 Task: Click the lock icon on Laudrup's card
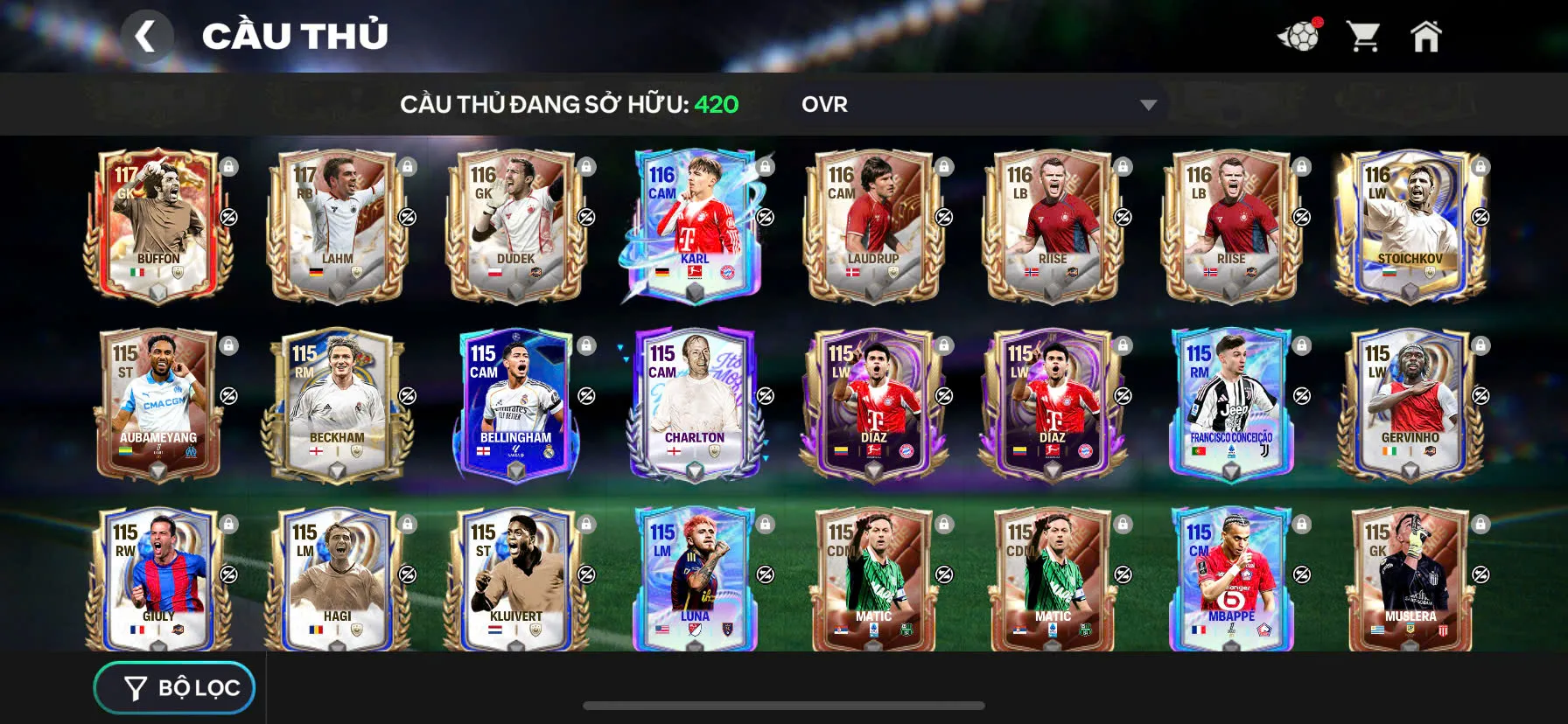click(943, 166)
